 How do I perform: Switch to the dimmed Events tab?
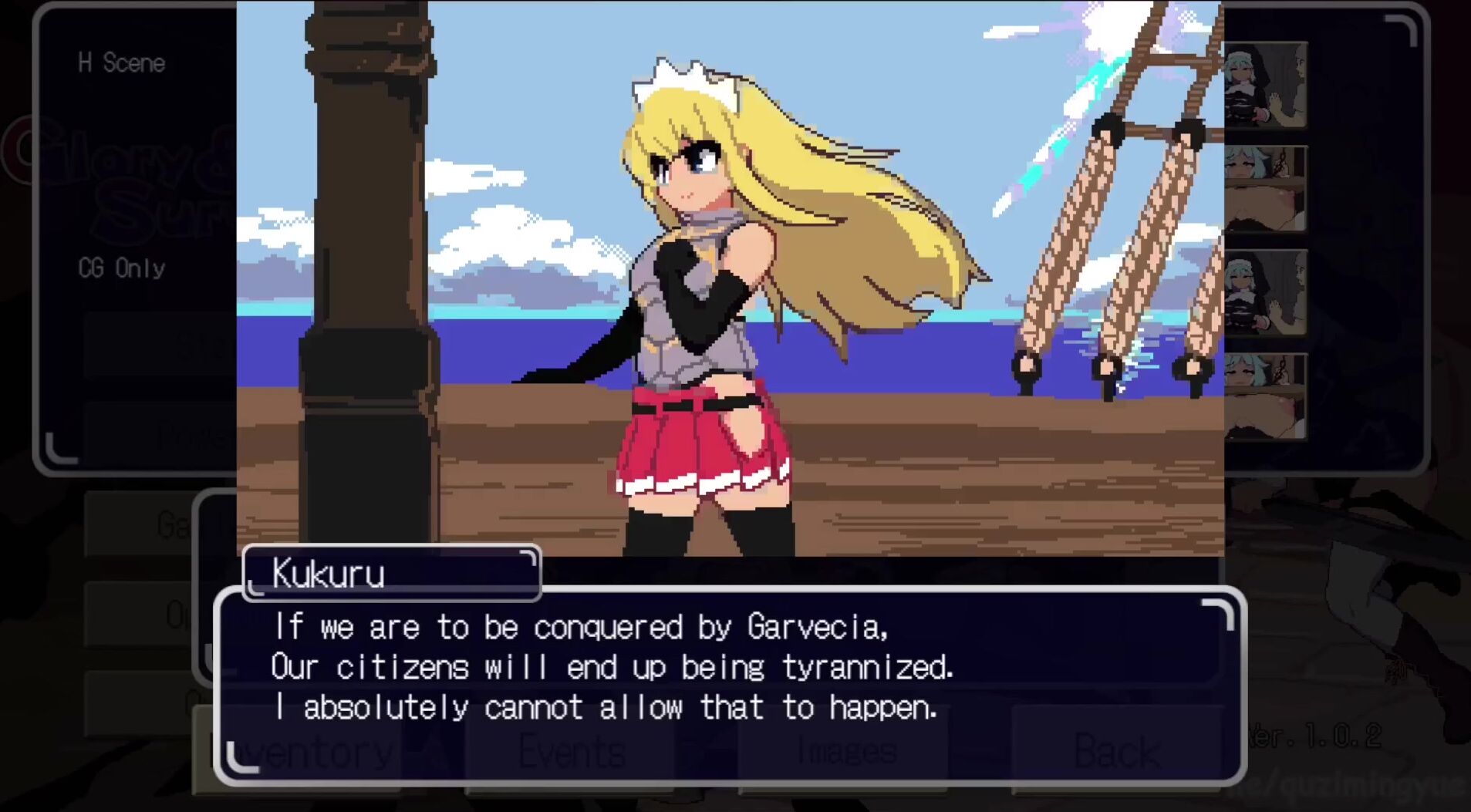(x=572, y=752)
